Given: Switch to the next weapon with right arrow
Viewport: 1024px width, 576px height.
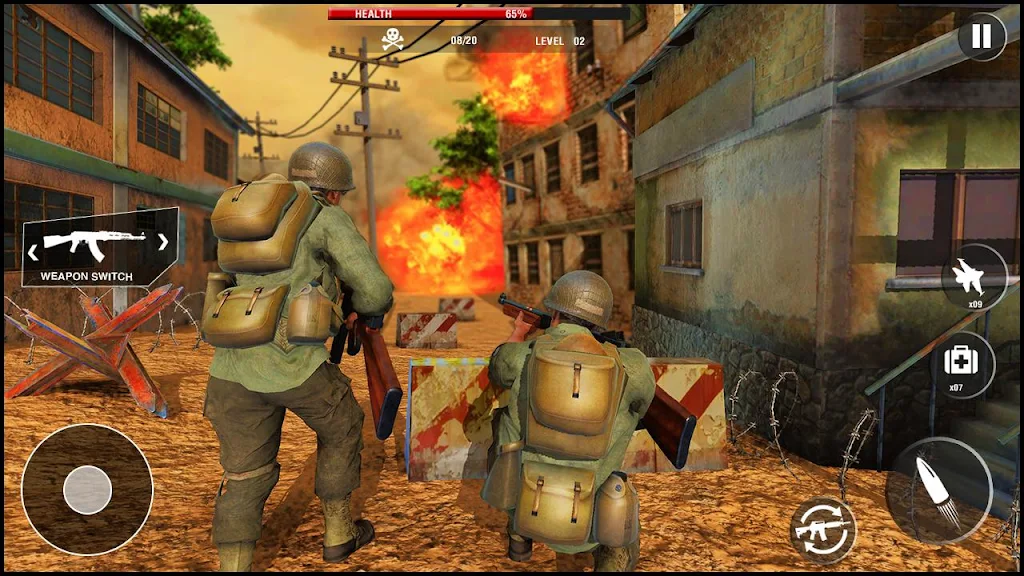Looking at the screenshot, I should [162, 241].
